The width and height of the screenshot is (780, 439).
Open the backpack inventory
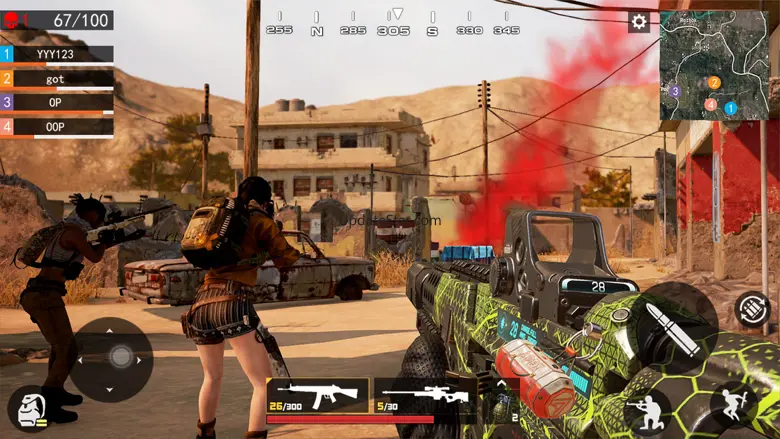30,409
